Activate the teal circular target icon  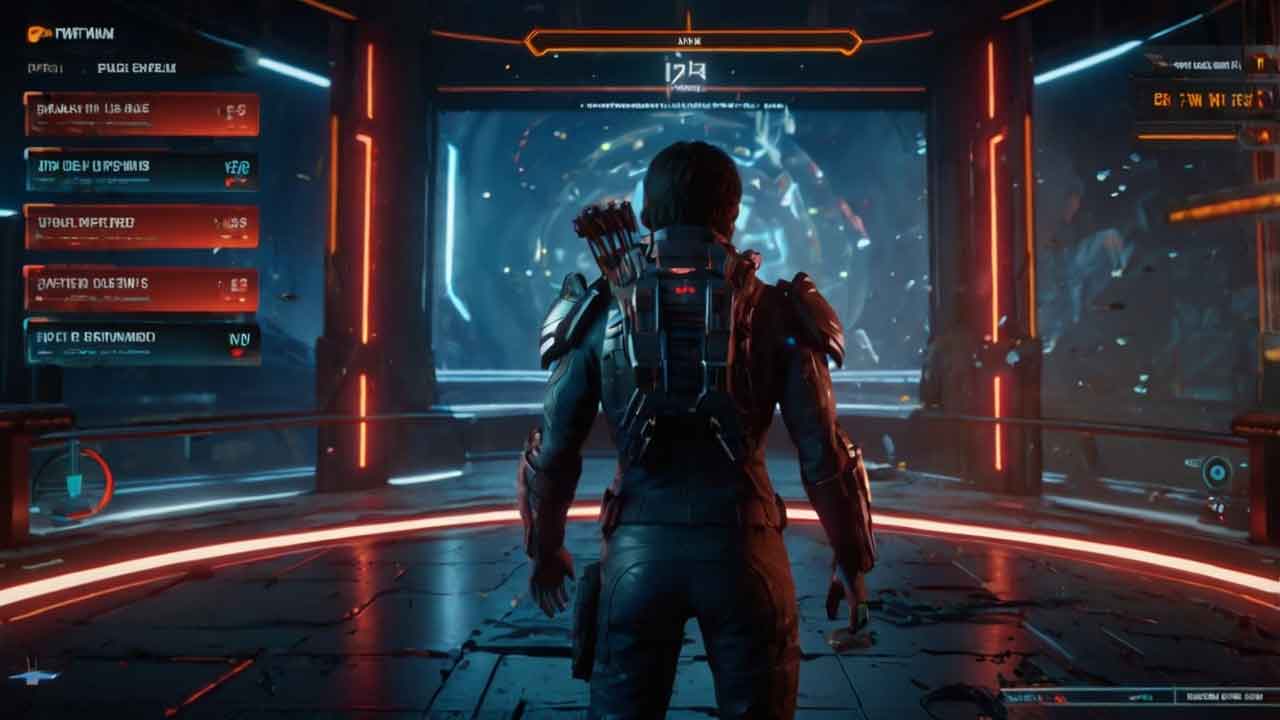[1217, 472]
